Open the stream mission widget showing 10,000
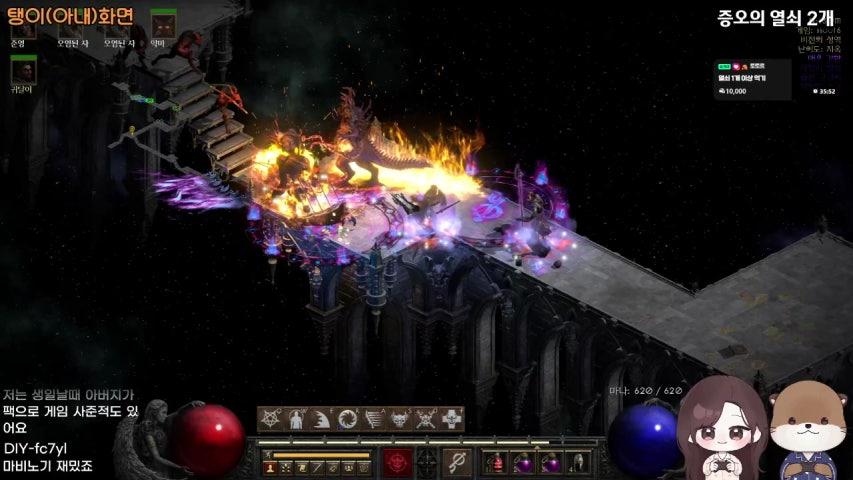This screenshot has height=480, width=853. coord(754,80)
